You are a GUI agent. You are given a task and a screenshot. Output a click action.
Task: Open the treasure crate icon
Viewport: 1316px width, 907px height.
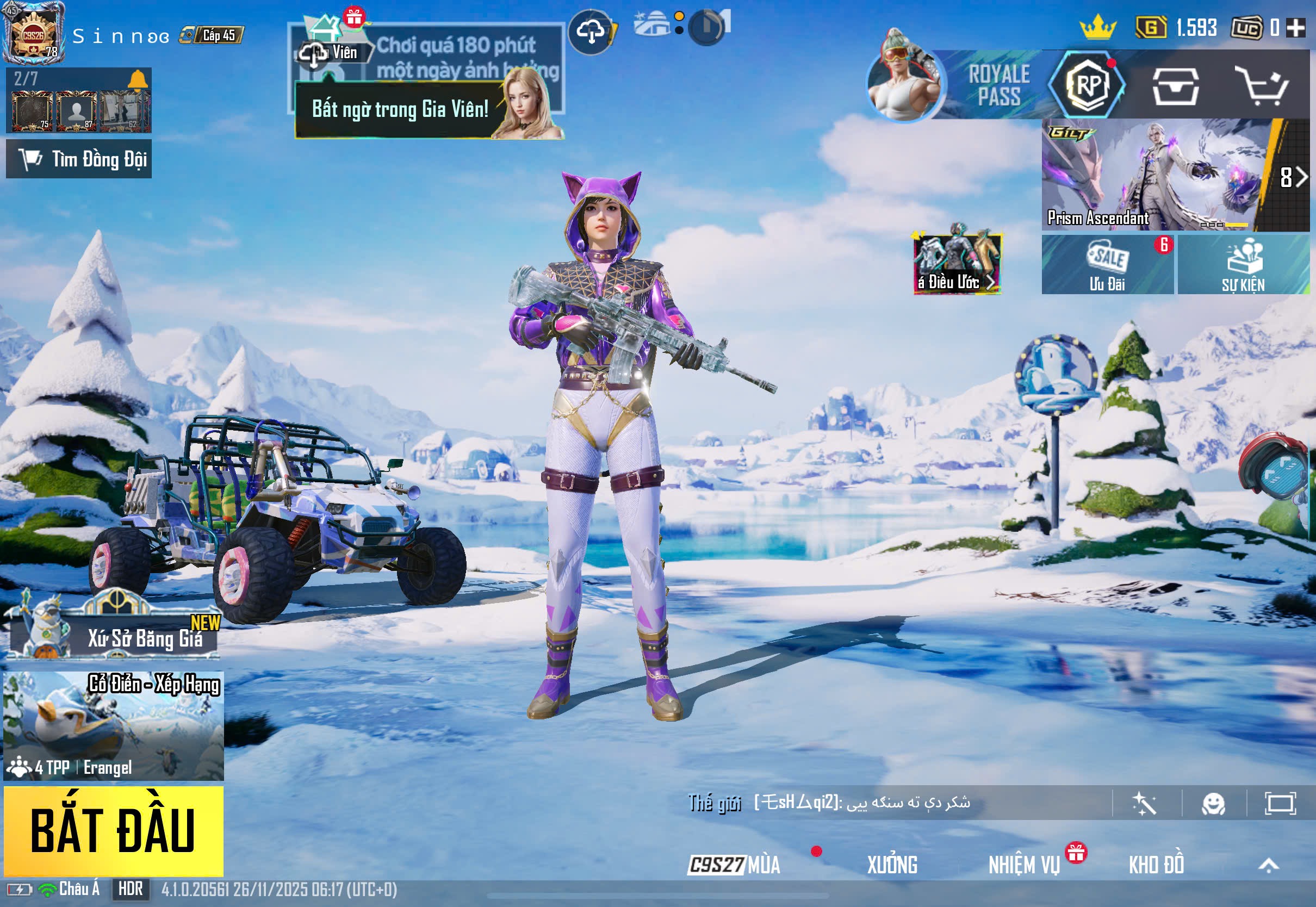pos(1175,86)
